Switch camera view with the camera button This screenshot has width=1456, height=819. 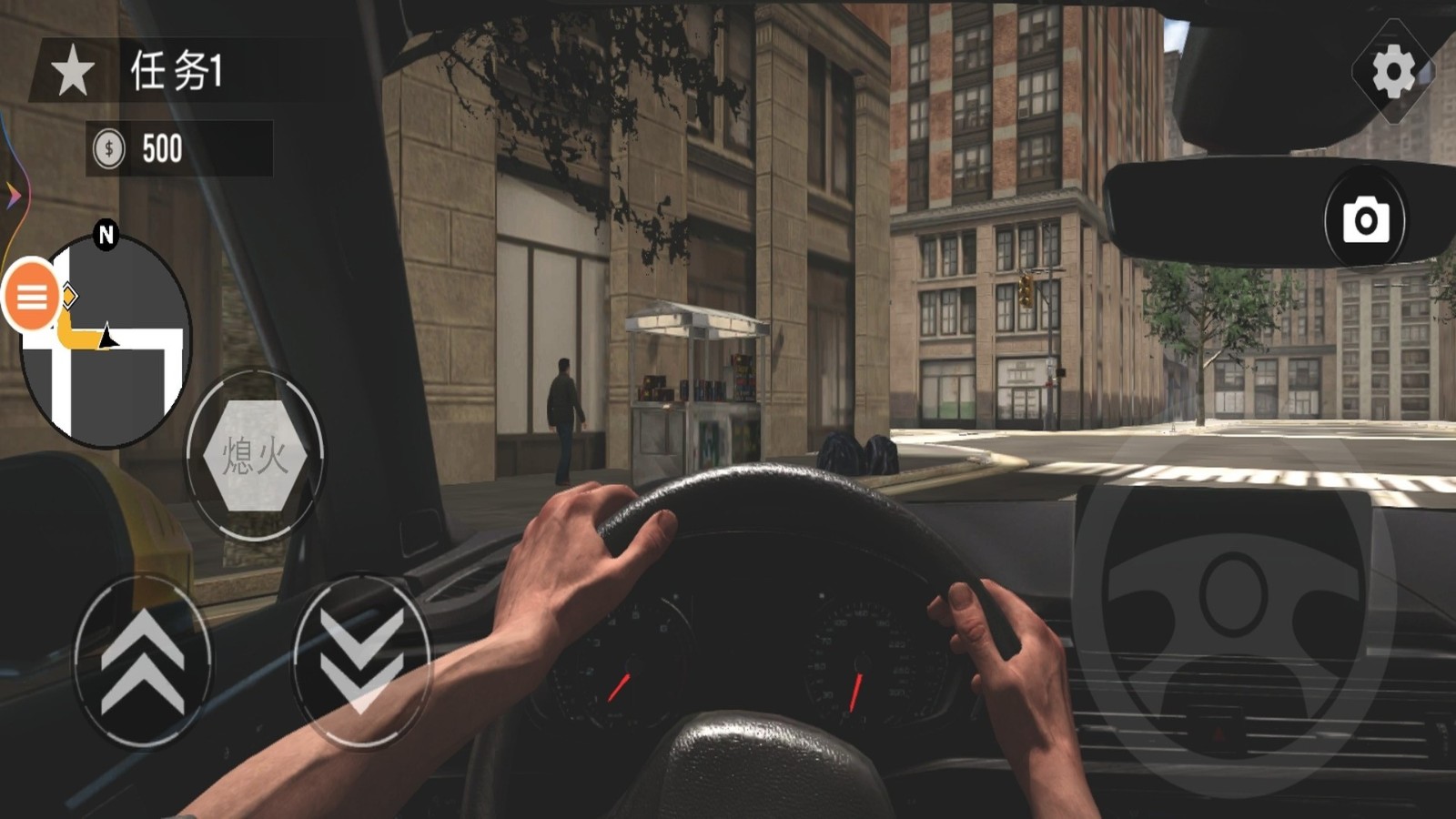point(1365,219)
